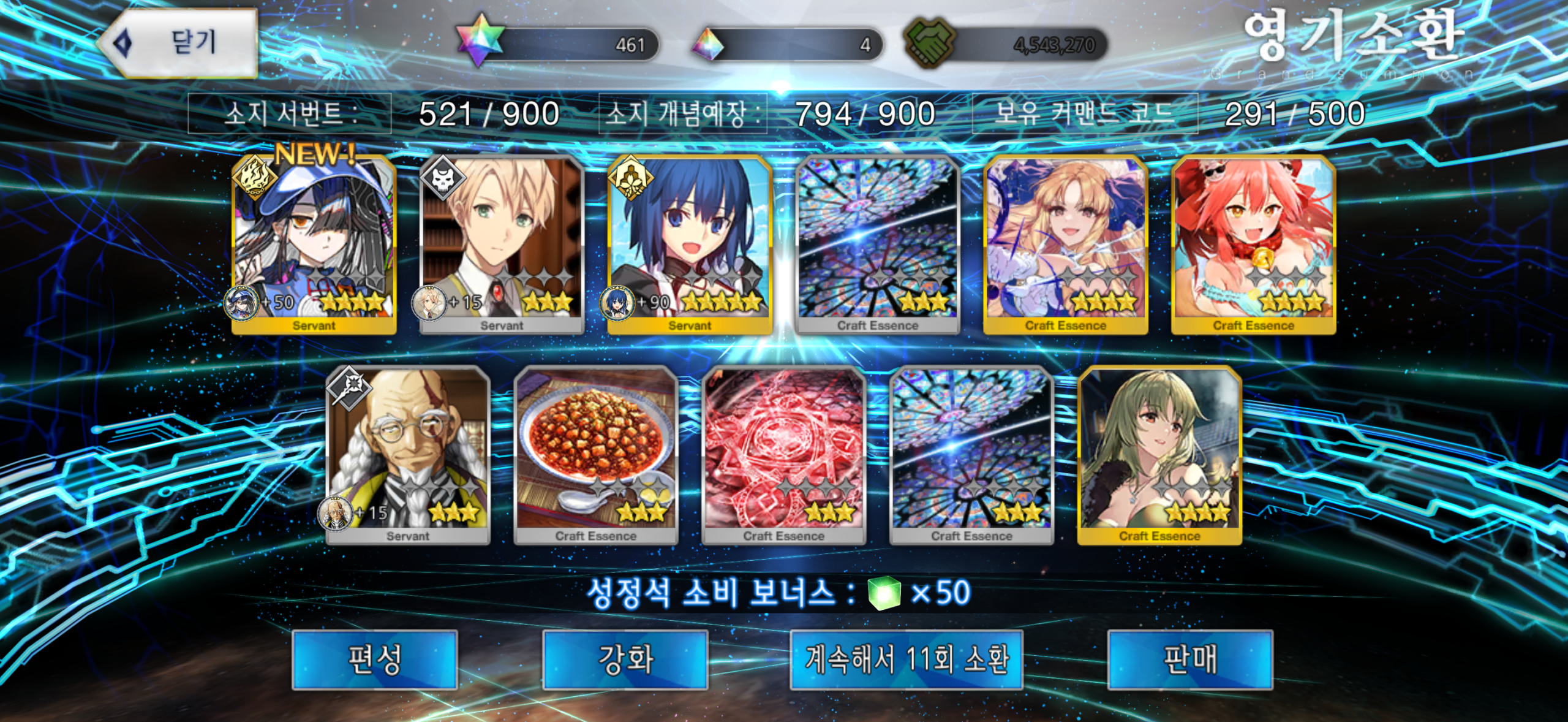Select the bald old man servant card

[408, 455]
